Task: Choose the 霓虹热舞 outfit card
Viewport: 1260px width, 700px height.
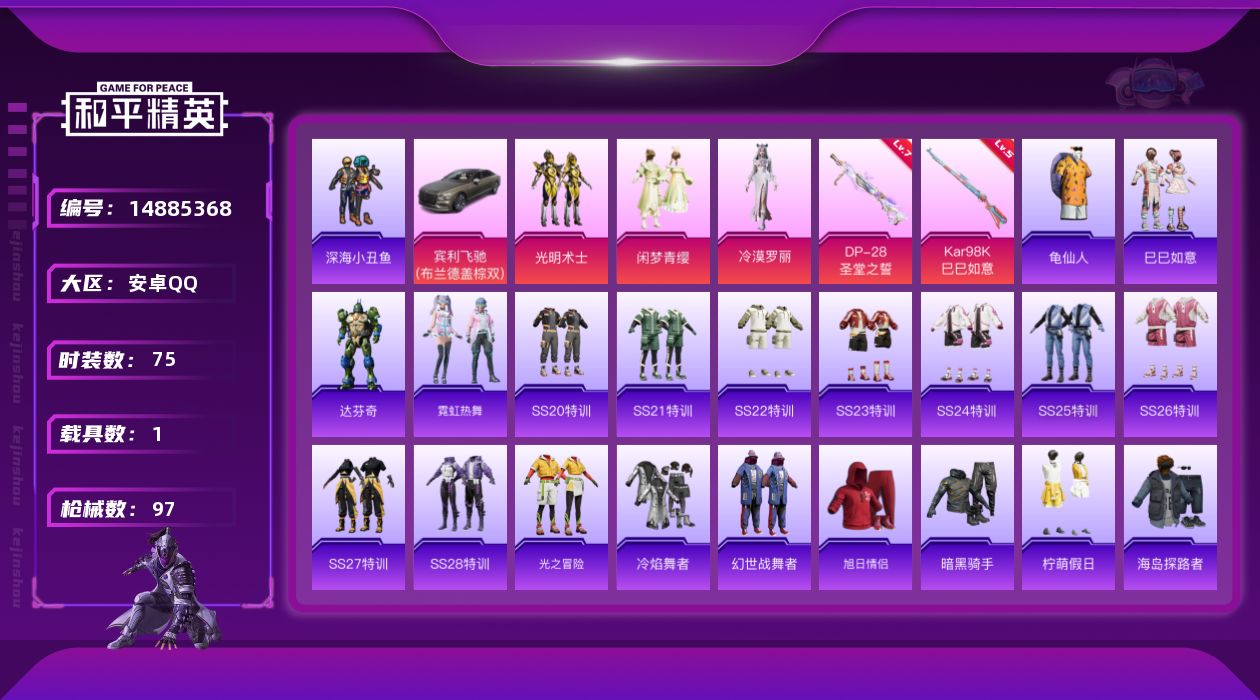Action: 460,364
